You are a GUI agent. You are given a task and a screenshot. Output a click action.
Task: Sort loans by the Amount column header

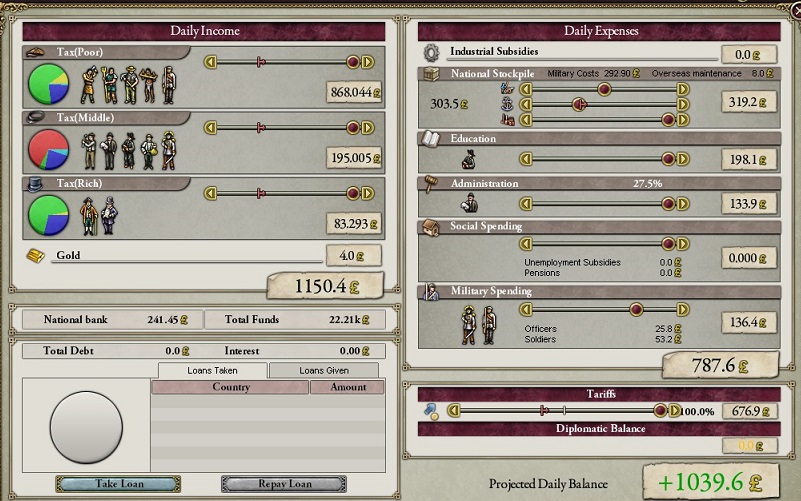coord(347,387)
